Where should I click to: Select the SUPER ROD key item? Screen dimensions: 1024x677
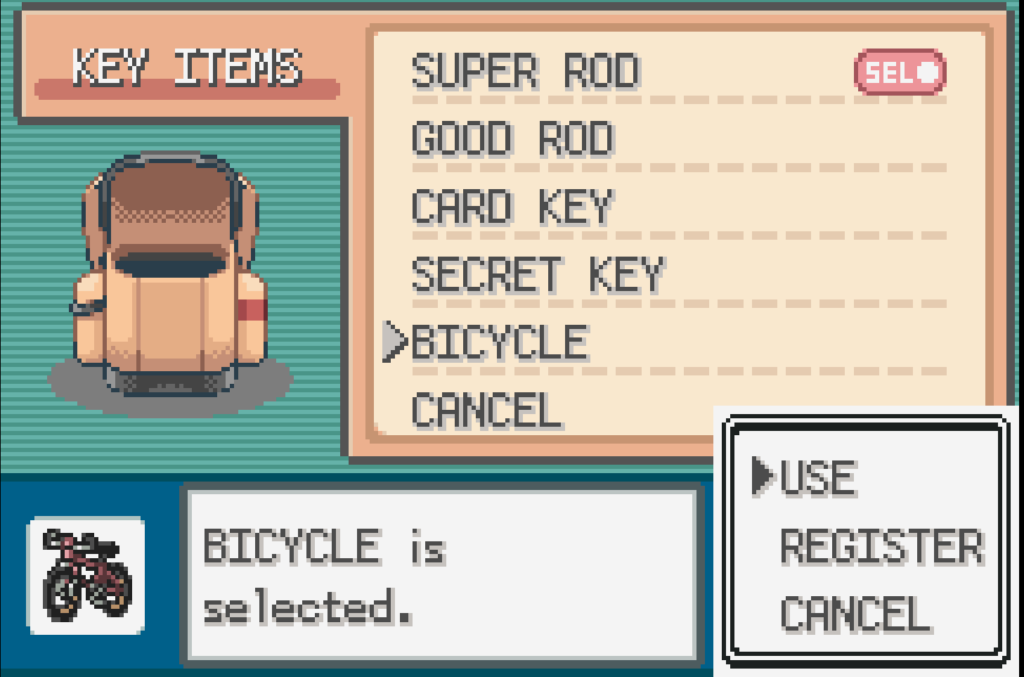coord(526,72)
